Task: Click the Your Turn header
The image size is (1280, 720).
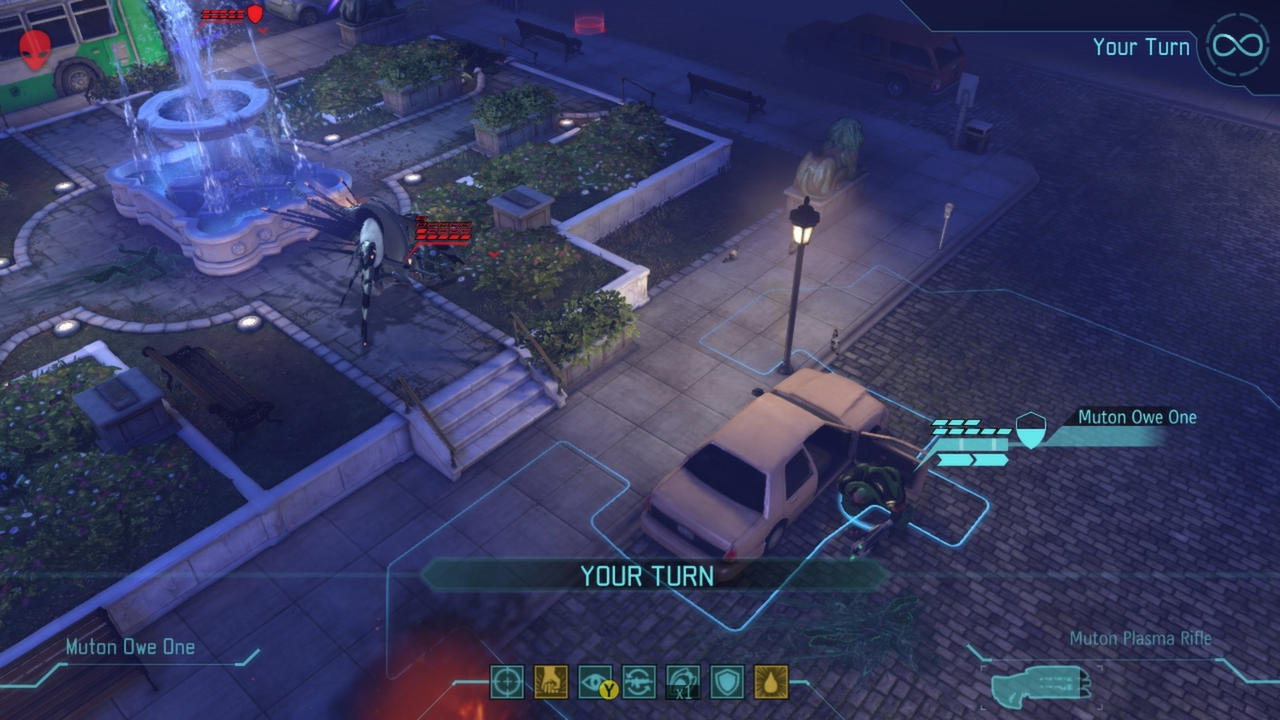Action: pos(1142,46)
